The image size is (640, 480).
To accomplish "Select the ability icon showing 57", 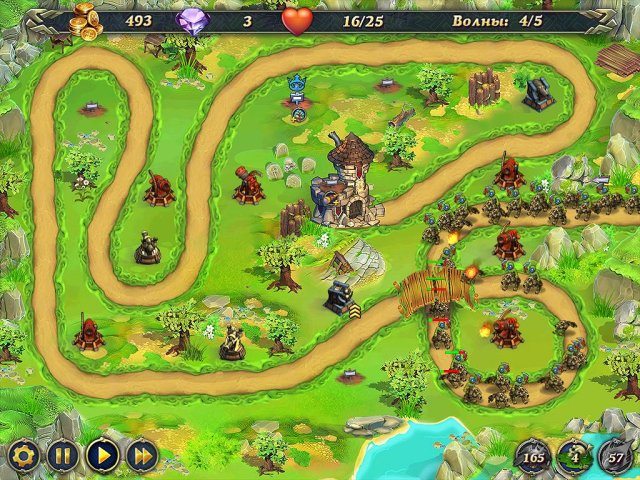I will (x=615, y=459).
